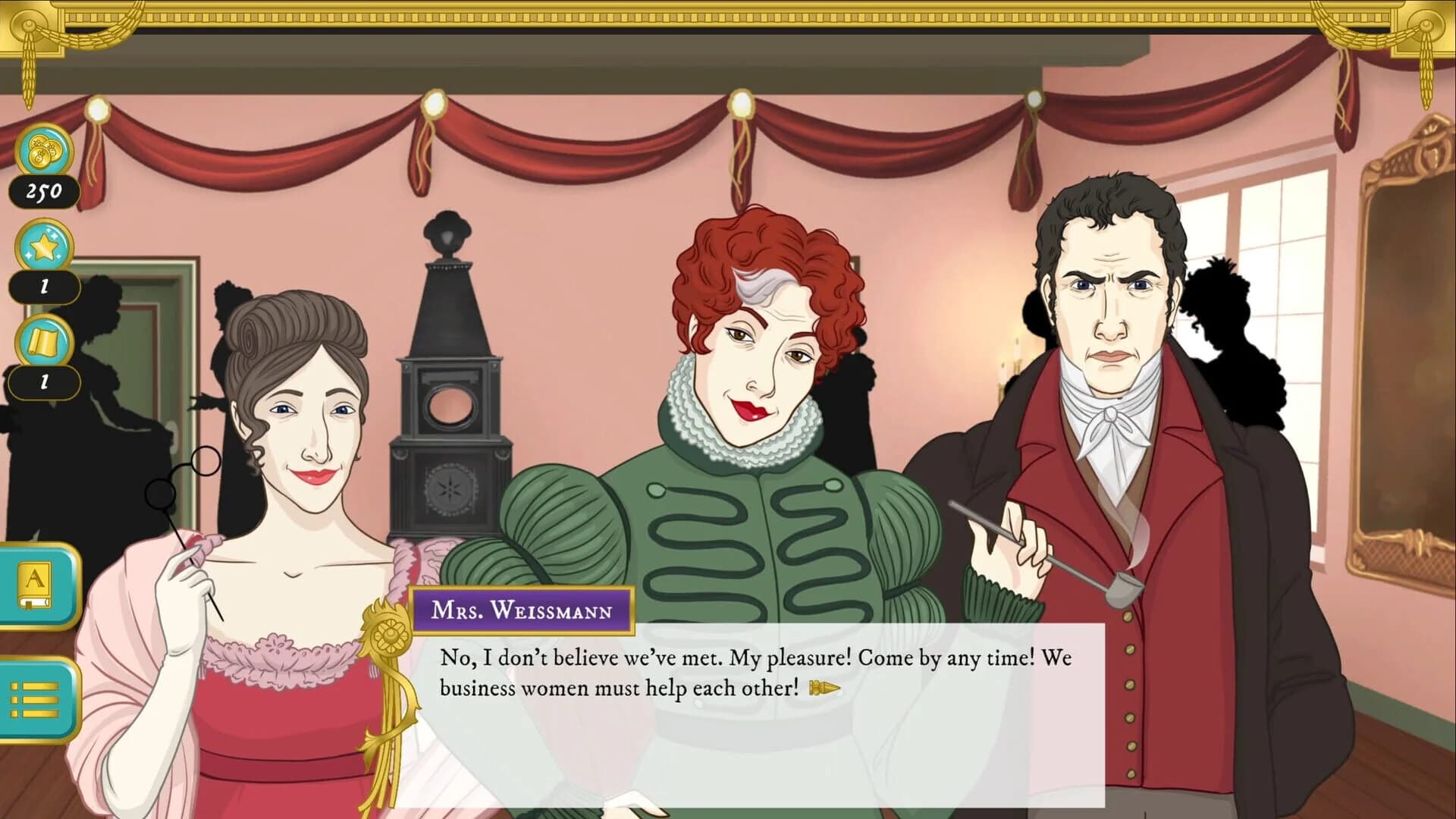Click the coin counter showing 250

point(44,193)
